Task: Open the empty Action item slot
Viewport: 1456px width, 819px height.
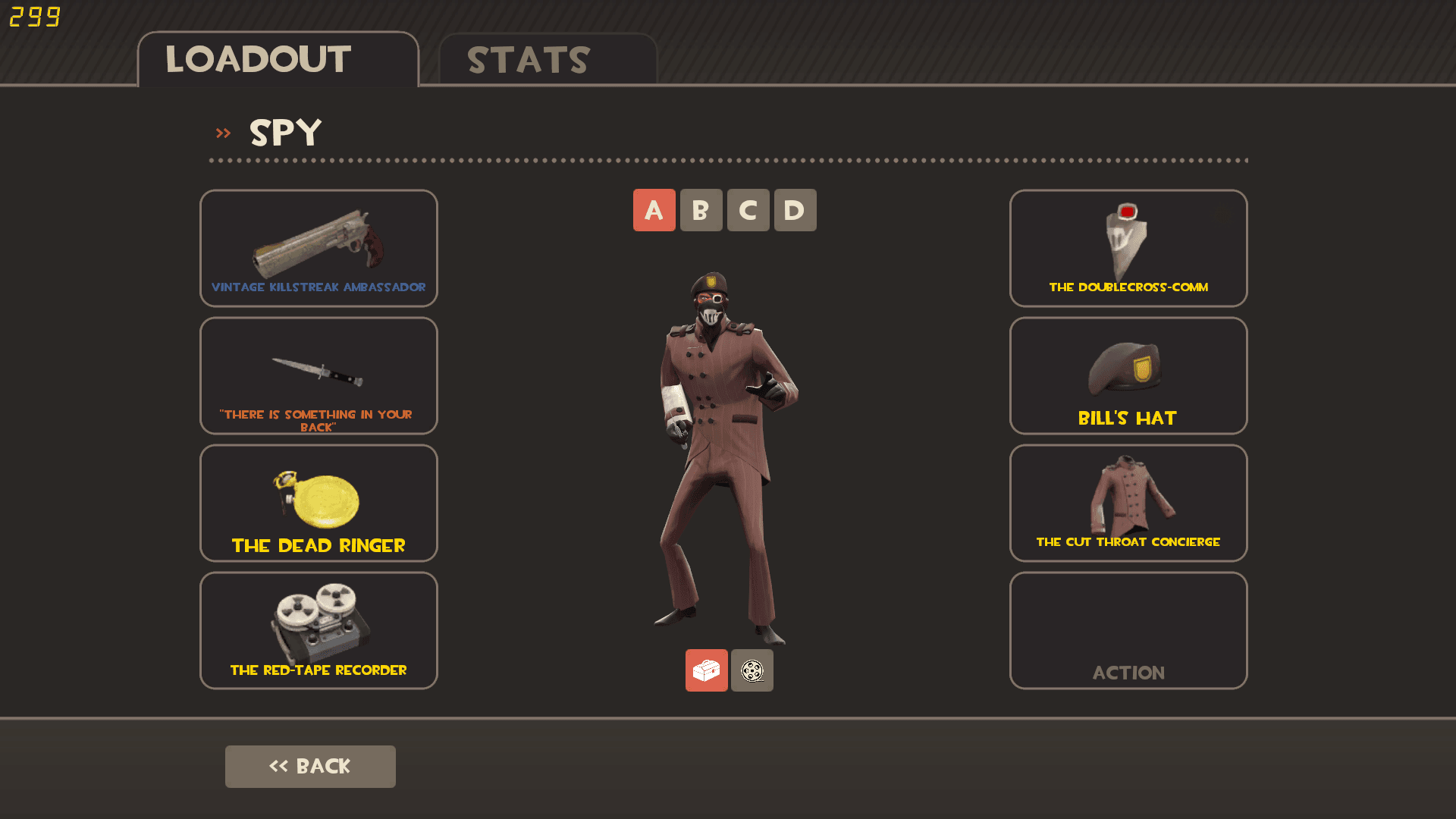Action: click(1128, 630)
